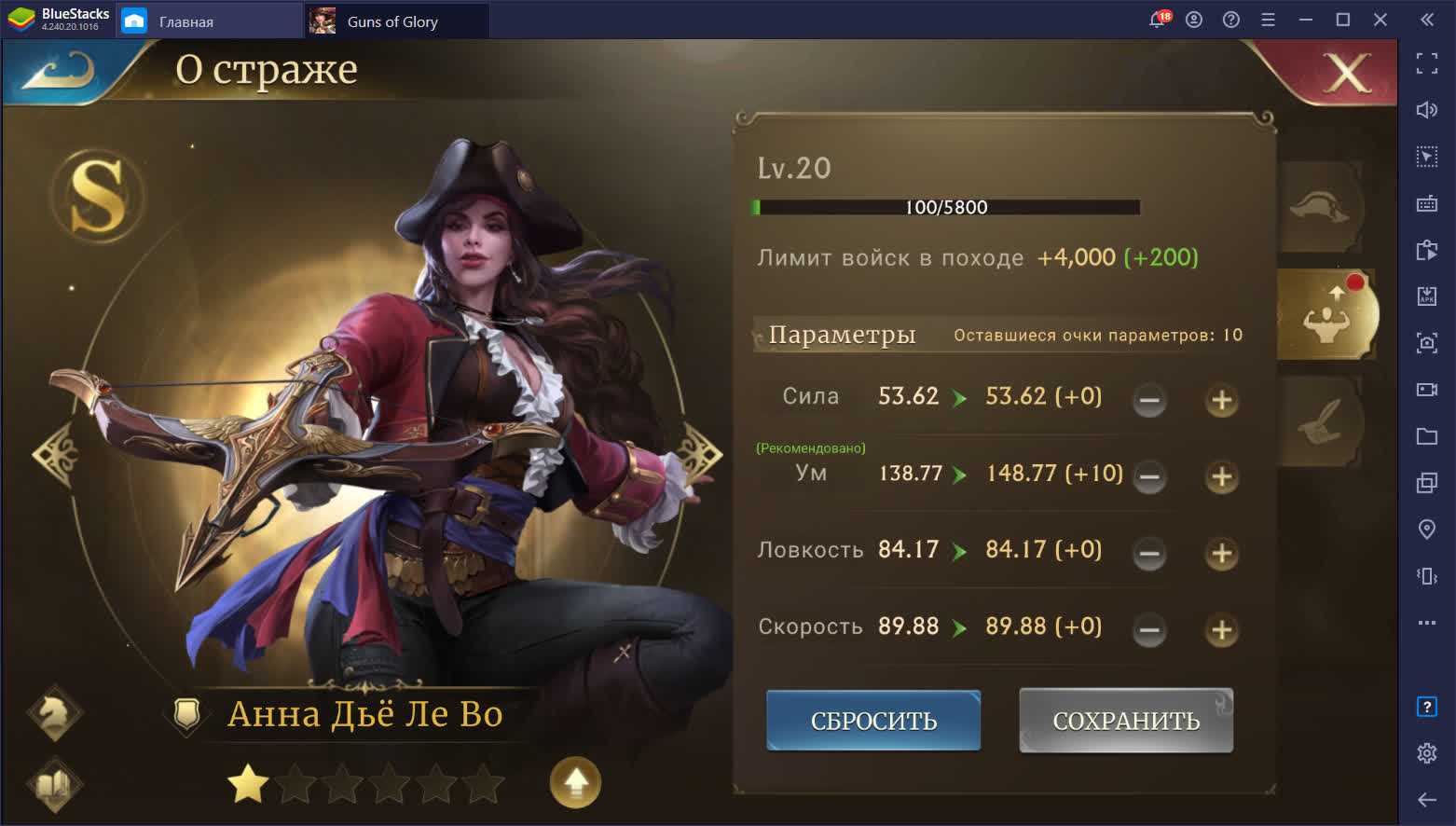Add a point to Скорость
The width and height of the screenshot is (1456, 826).
coord(1221,630)
